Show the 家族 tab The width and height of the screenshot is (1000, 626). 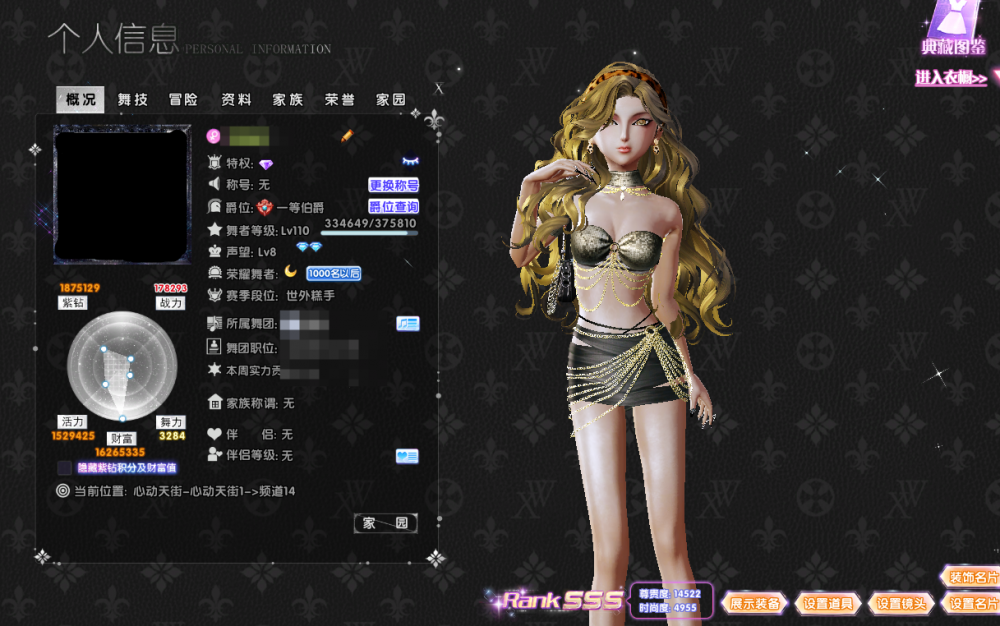[x=288, y=100]
